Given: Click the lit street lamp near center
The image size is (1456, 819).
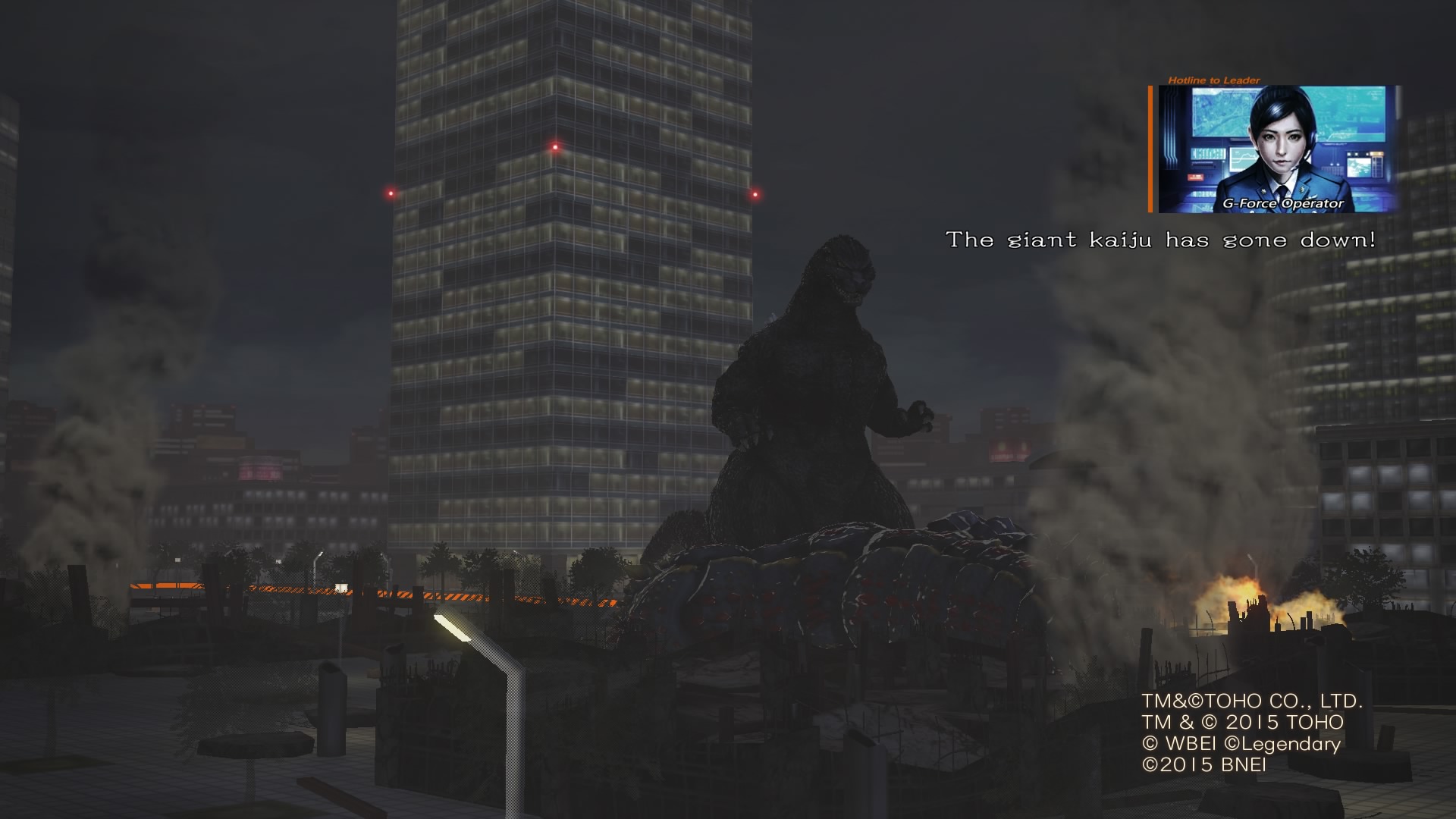Looking at the screenshot, I should [453, 627].
